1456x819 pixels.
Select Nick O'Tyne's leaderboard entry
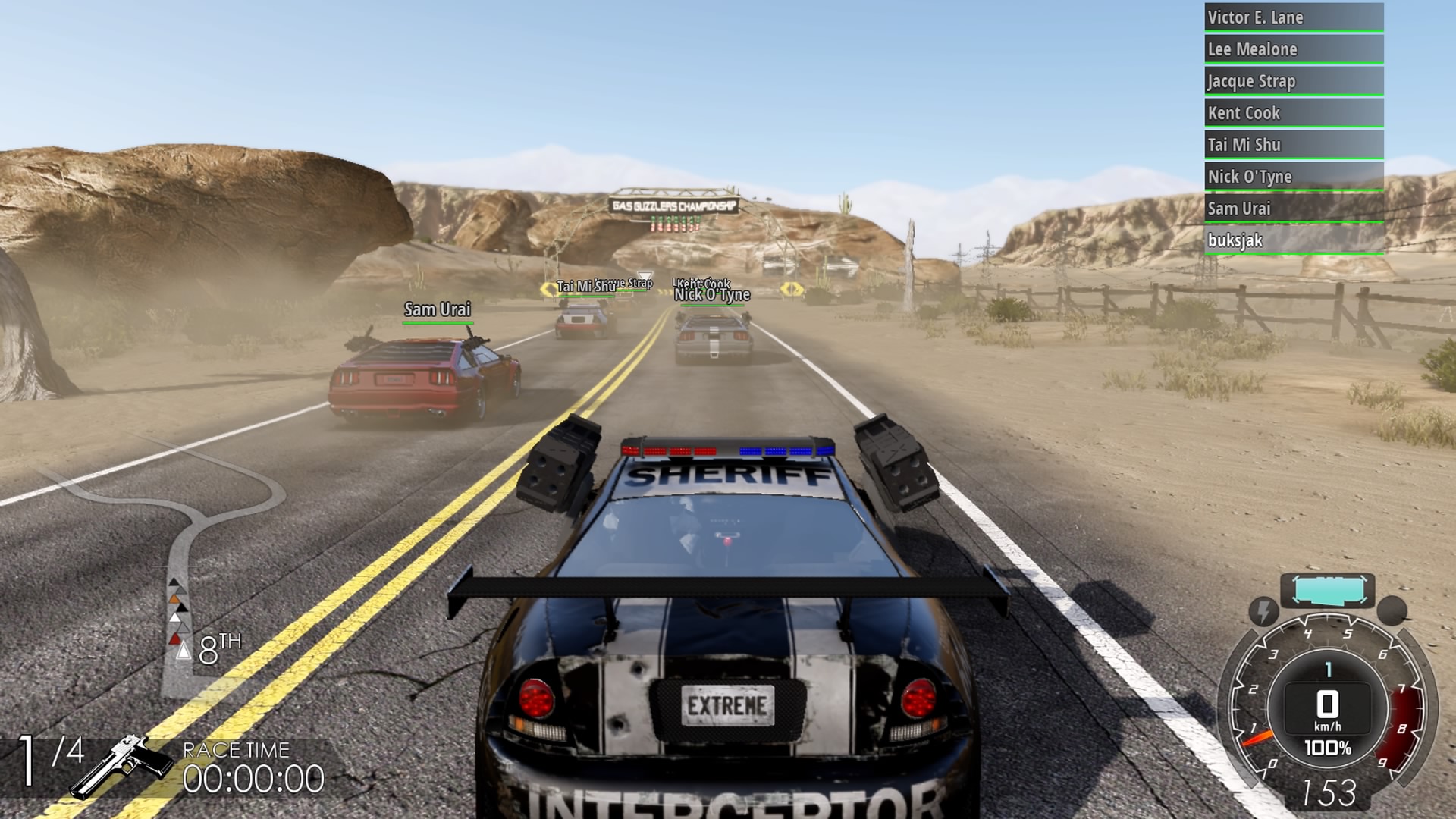pyautogui.click(x=1293, y=177)
